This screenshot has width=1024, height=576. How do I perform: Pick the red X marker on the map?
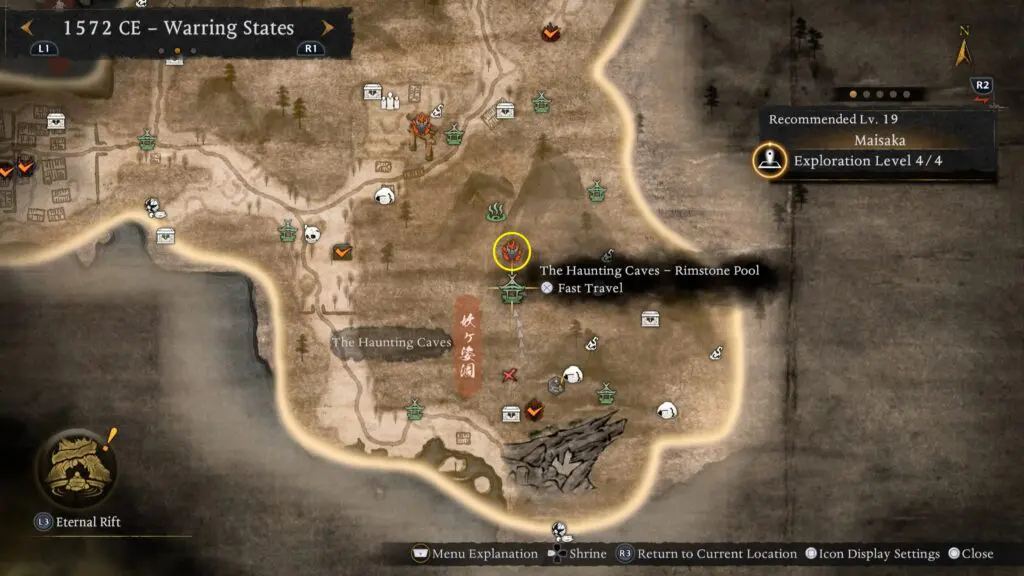click(x=510, y=375)
